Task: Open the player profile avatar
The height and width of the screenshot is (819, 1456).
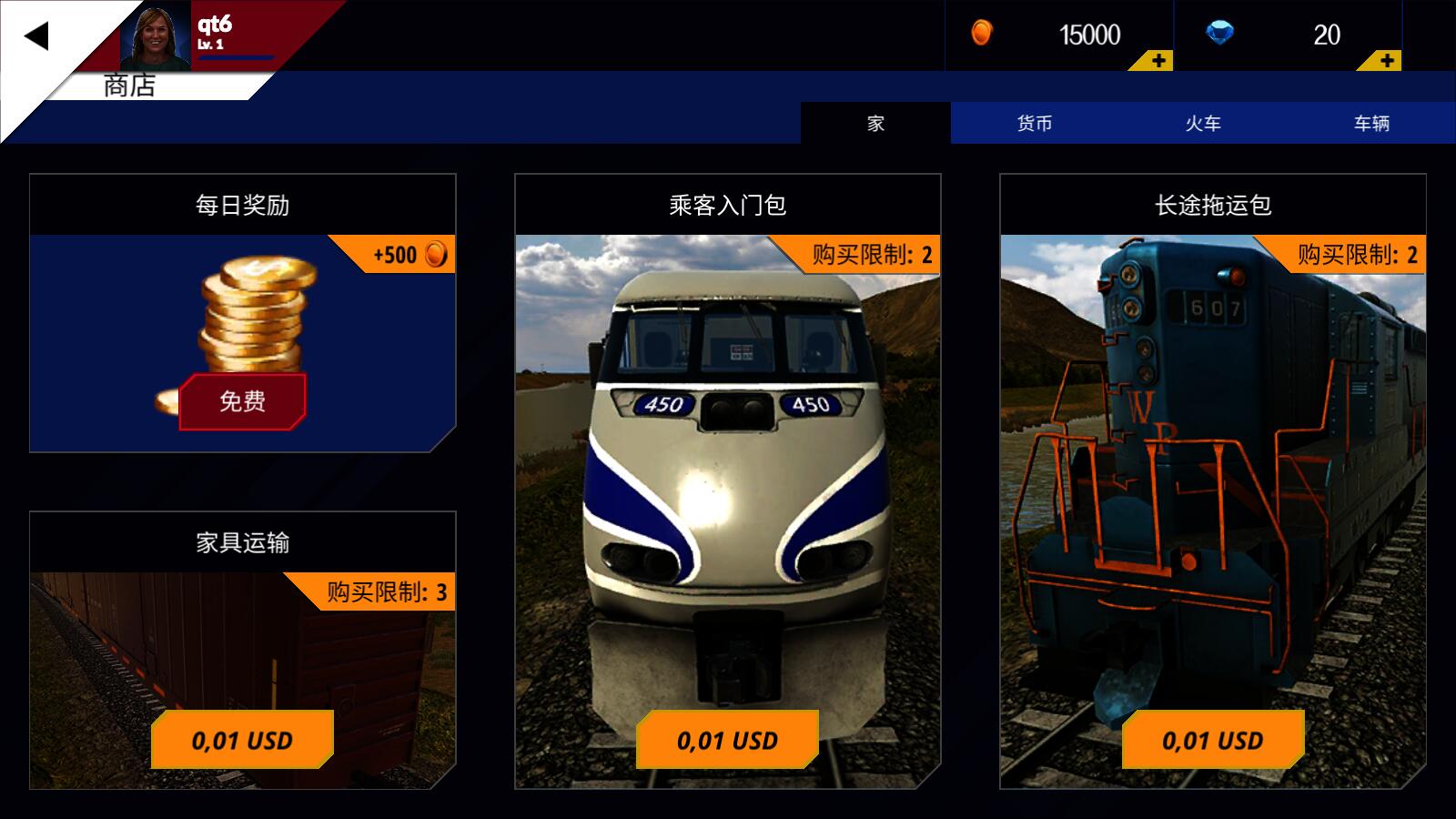Action: point(157,36)
